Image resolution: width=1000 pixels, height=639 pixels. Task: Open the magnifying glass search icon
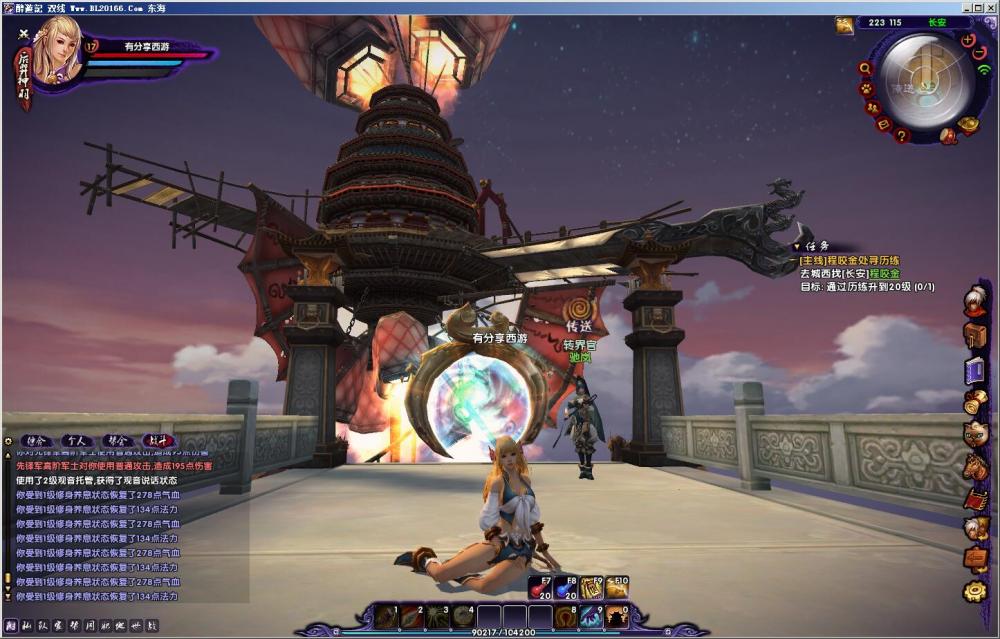(x=865, y=69)
